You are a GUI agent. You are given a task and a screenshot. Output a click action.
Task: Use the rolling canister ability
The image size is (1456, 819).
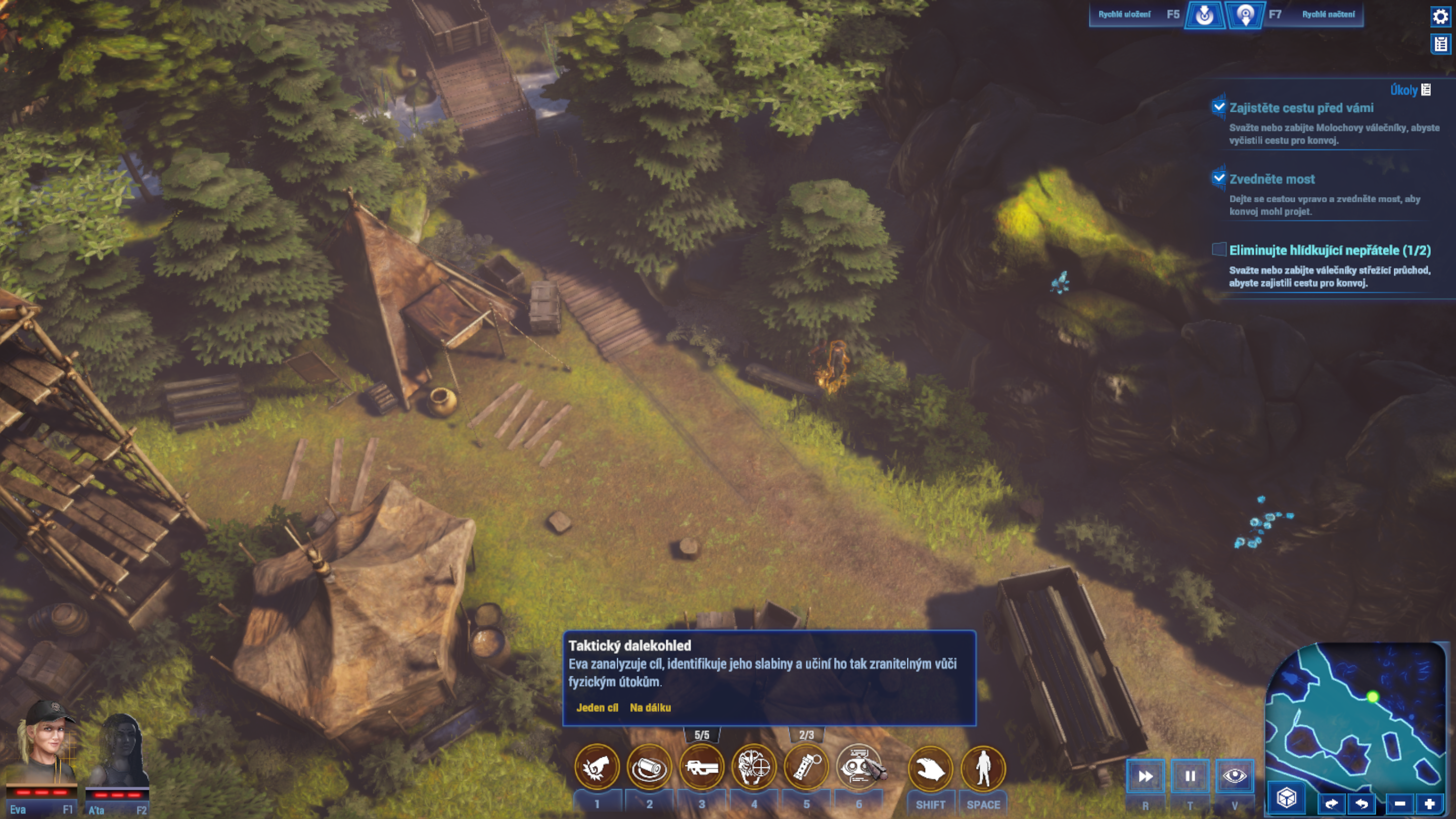click(649, 767)
